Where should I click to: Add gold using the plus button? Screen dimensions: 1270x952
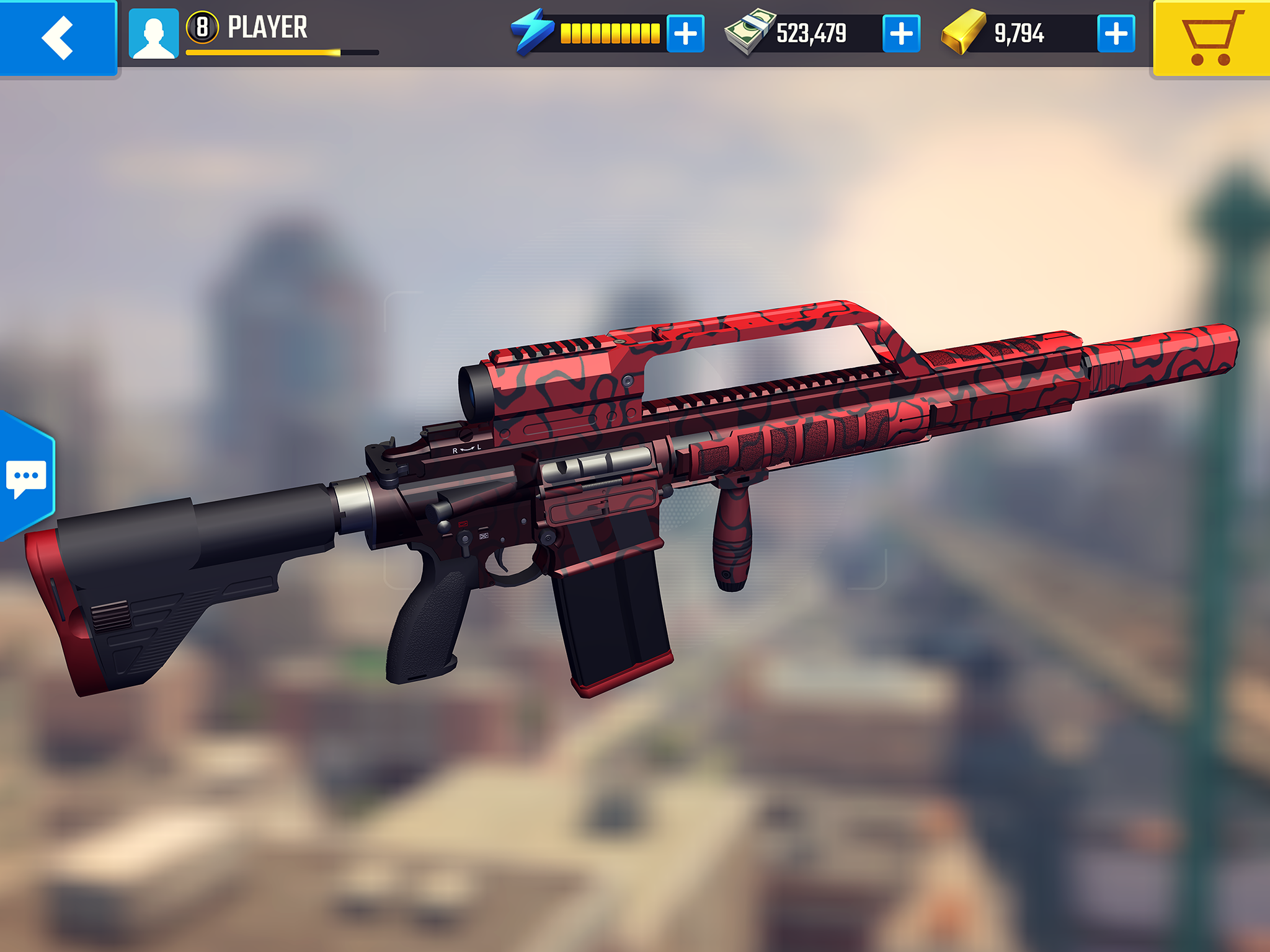coord(1115,35)
